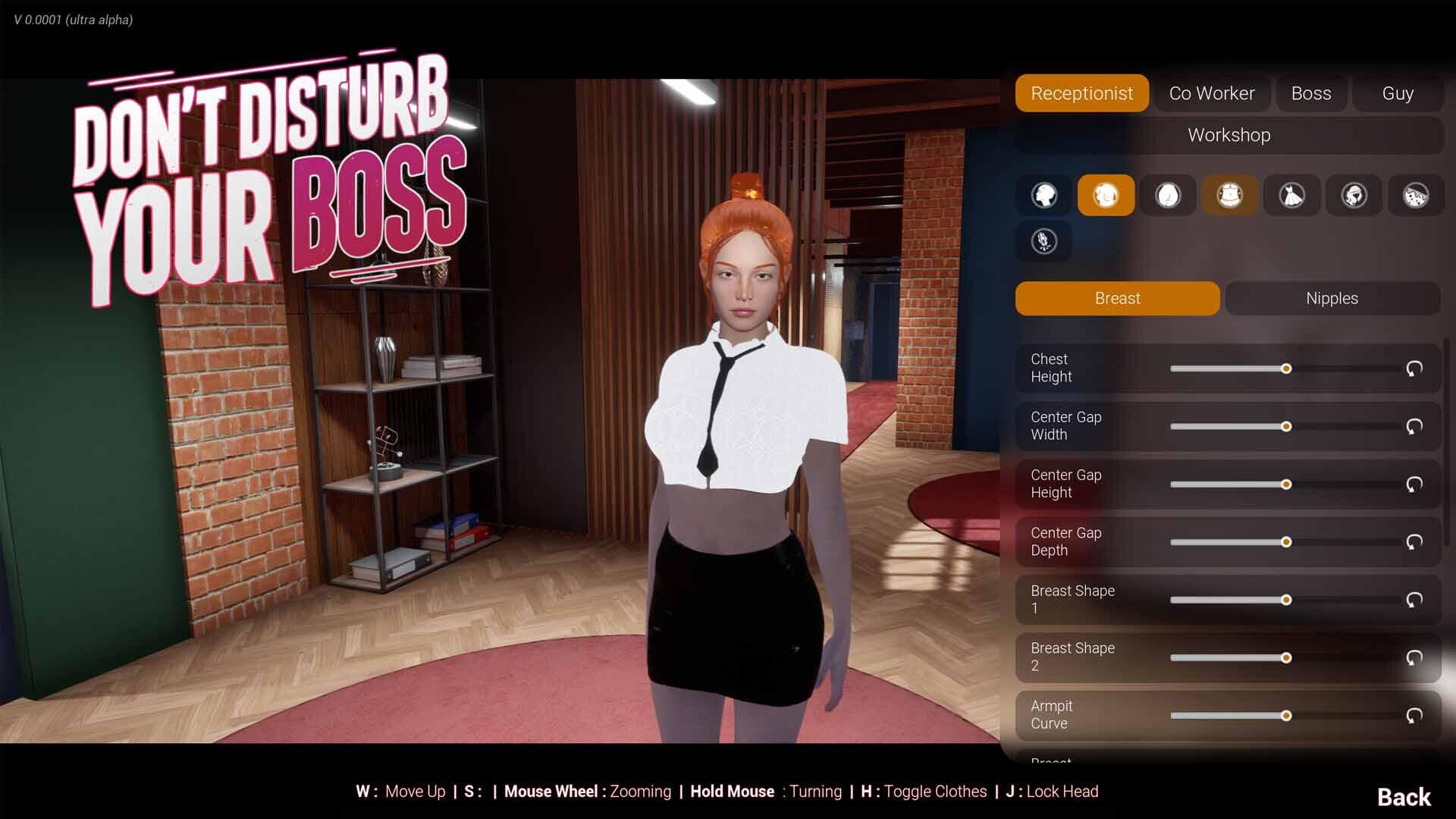Open the dress clothing category
Screen dimensions: 1456x819
click(1291, 195)
